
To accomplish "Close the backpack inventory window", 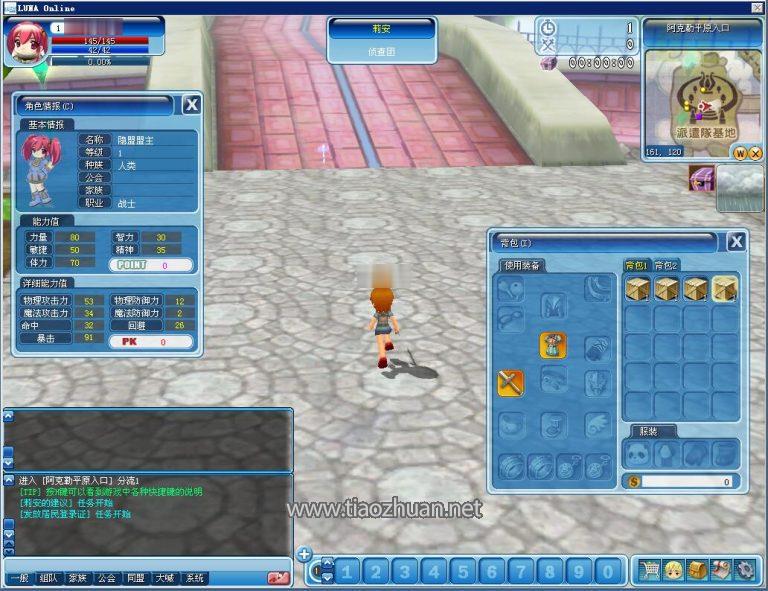I will (x=736, y=242).
